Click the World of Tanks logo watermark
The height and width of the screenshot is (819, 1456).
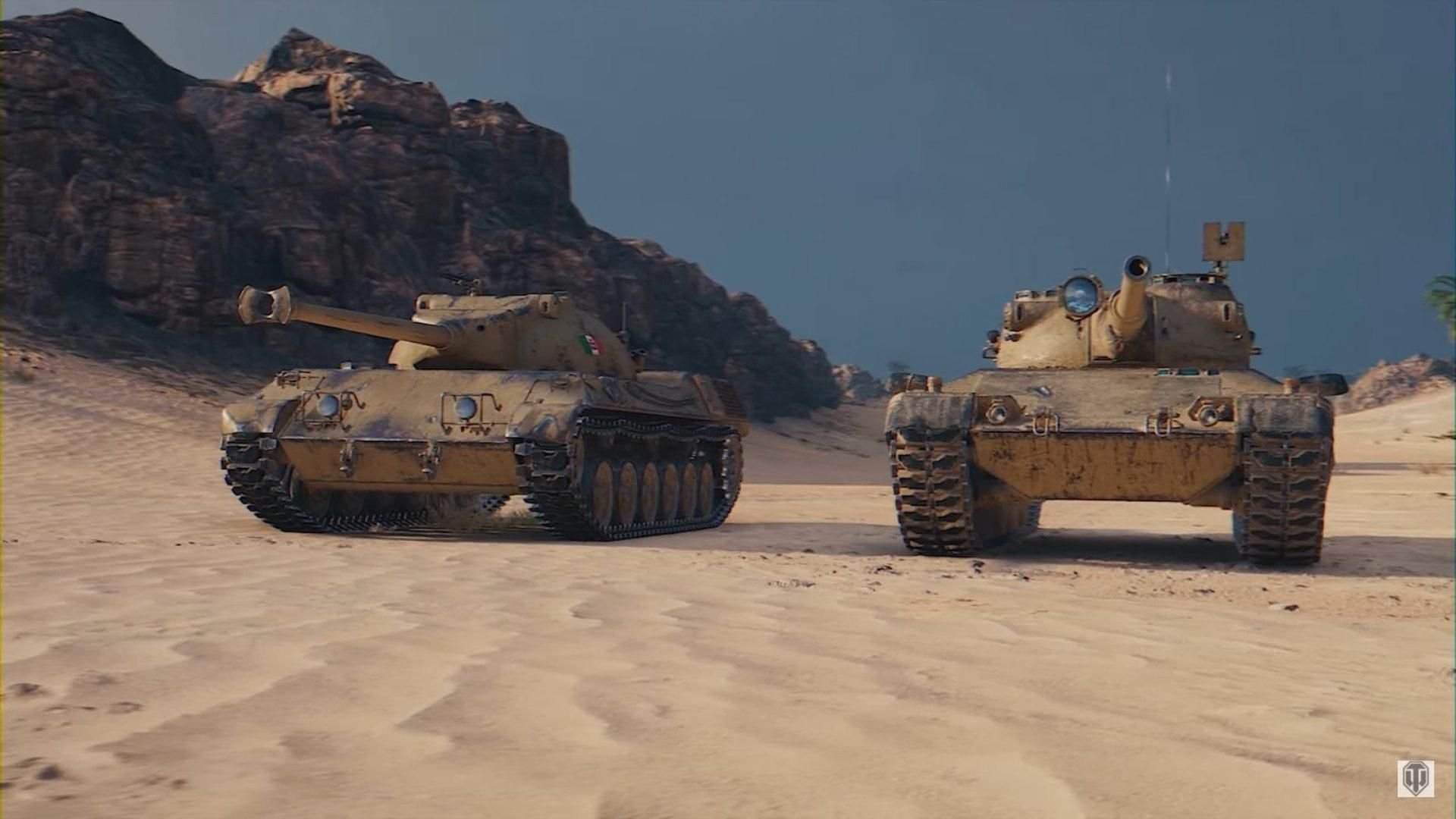[1415, 779]
